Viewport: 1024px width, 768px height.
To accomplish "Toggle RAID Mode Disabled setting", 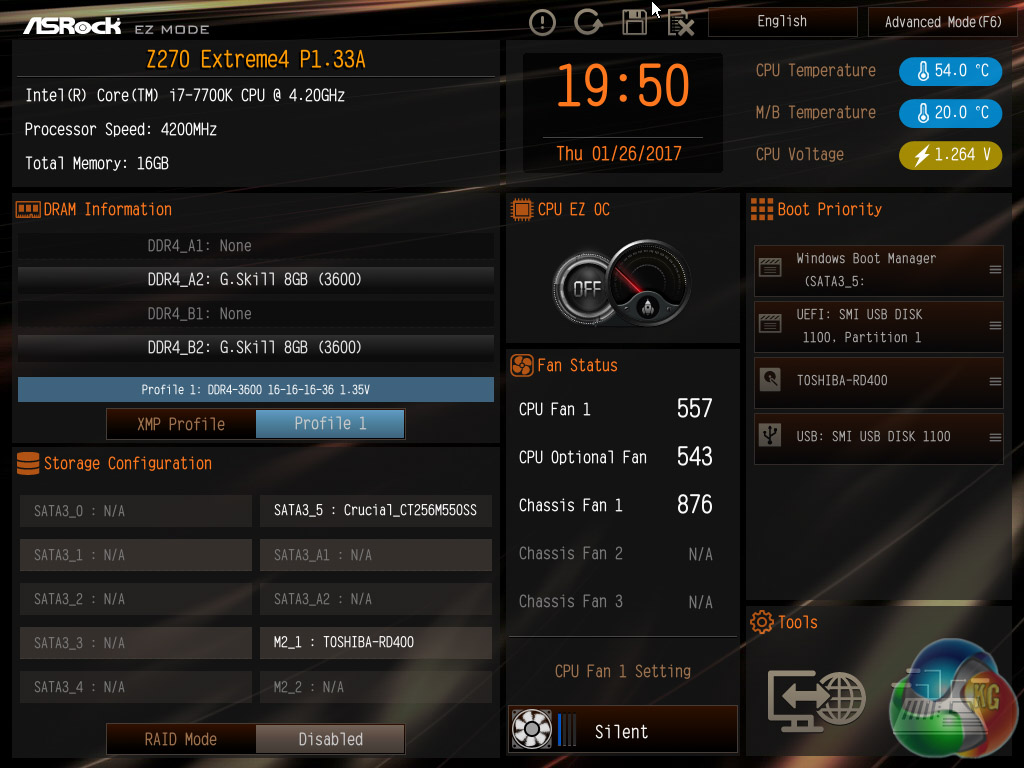I will pos(330,739).
